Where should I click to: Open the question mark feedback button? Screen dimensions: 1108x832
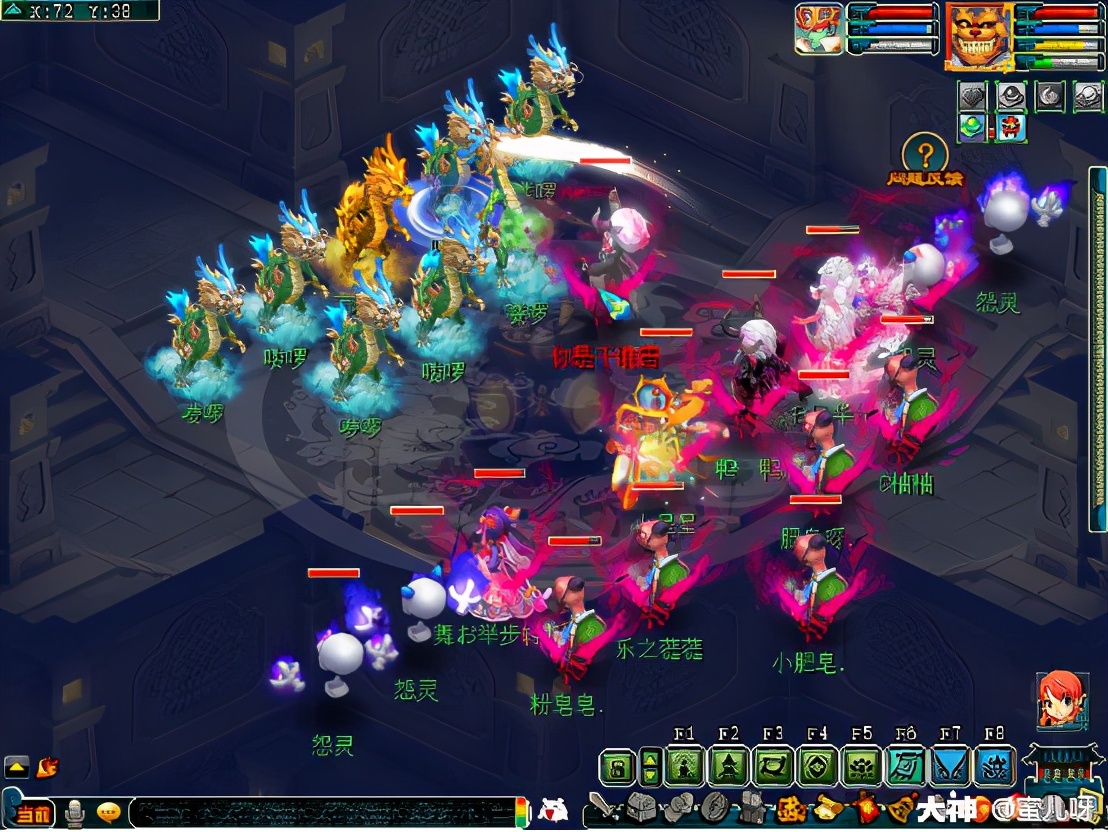926,155
